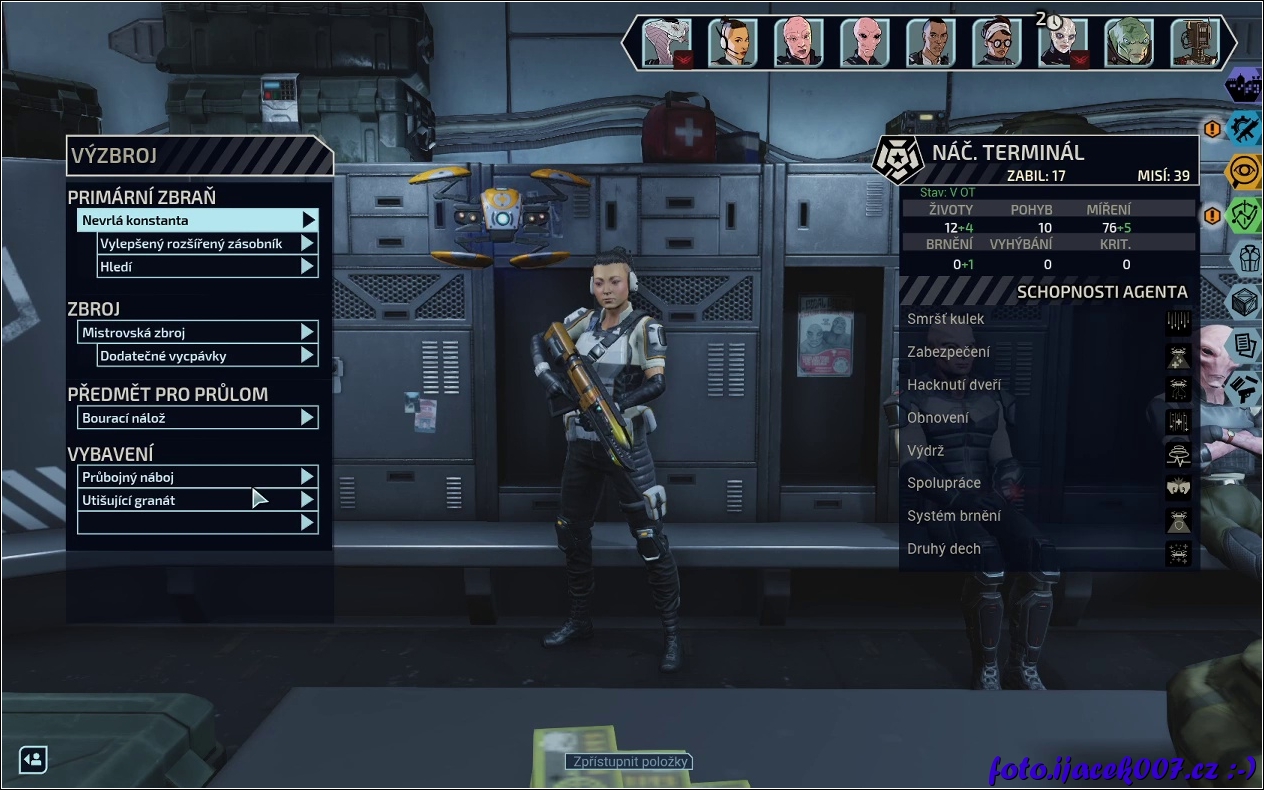The height and width of the screenshot is (790, 1264).
Task: Click the Zpřístupnit položky button
Action: click(x=629, y=762)
